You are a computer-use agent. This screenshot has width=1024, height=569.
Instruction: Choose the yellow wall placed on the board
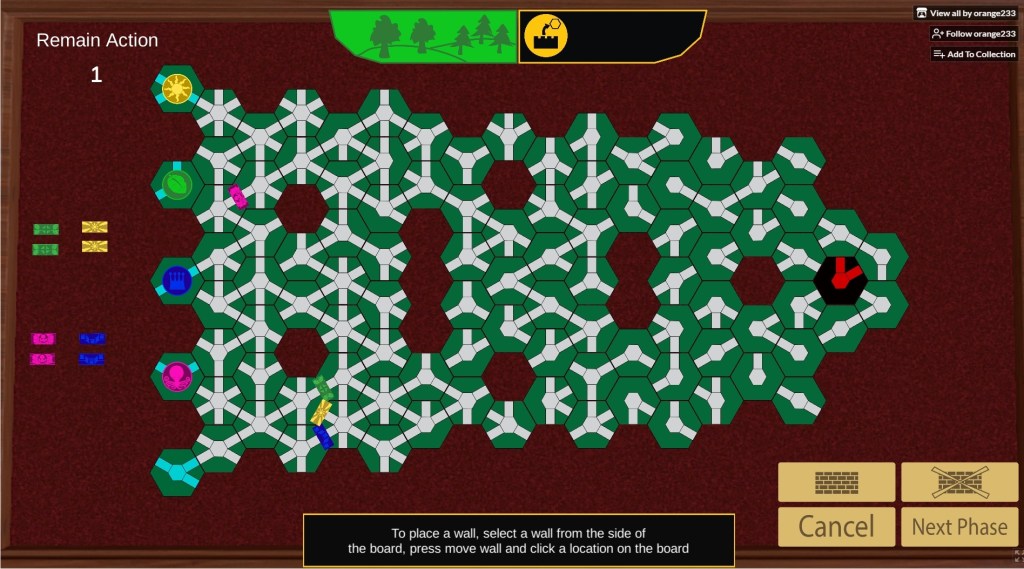point(321,411)
